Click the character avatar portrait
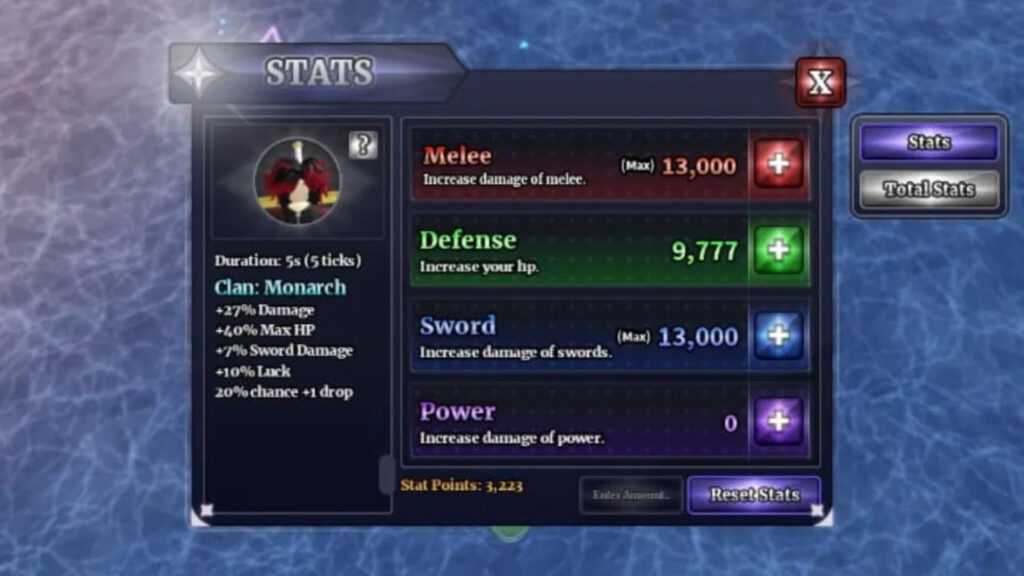The image size is (1024, 576). (x=297, y=181)
